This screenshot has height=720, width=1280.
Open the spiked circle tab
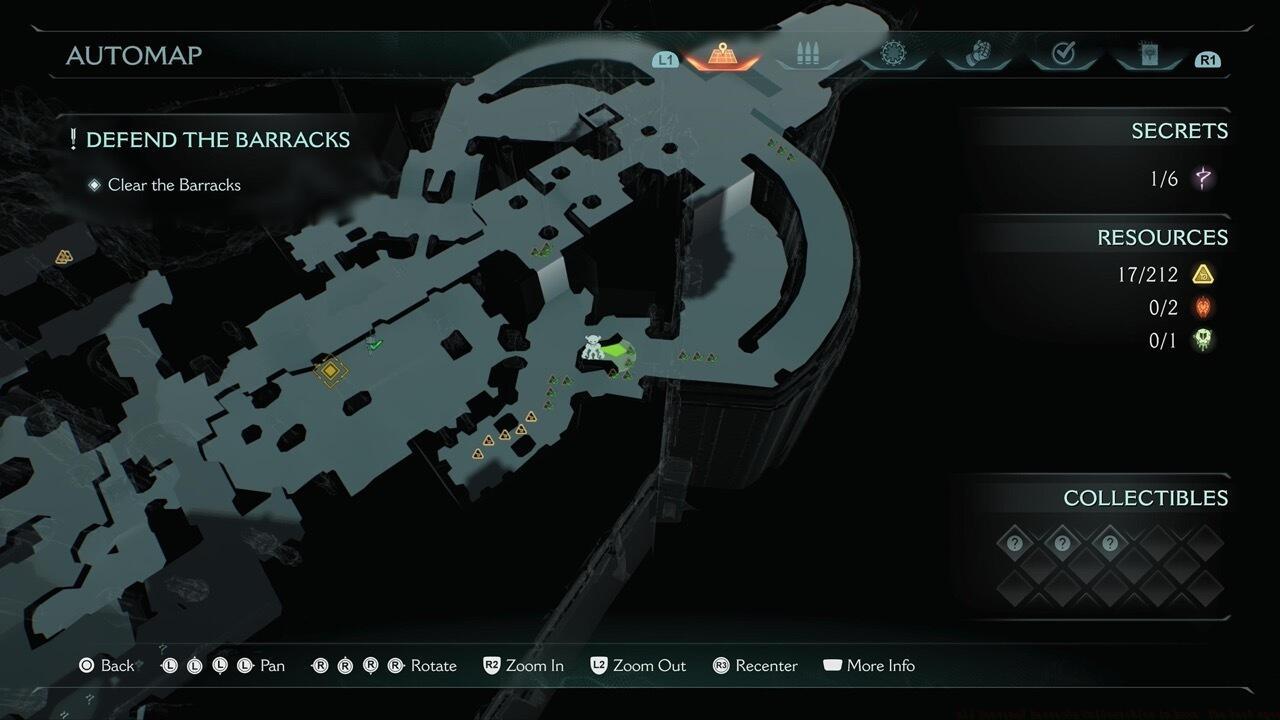[892, 55]
